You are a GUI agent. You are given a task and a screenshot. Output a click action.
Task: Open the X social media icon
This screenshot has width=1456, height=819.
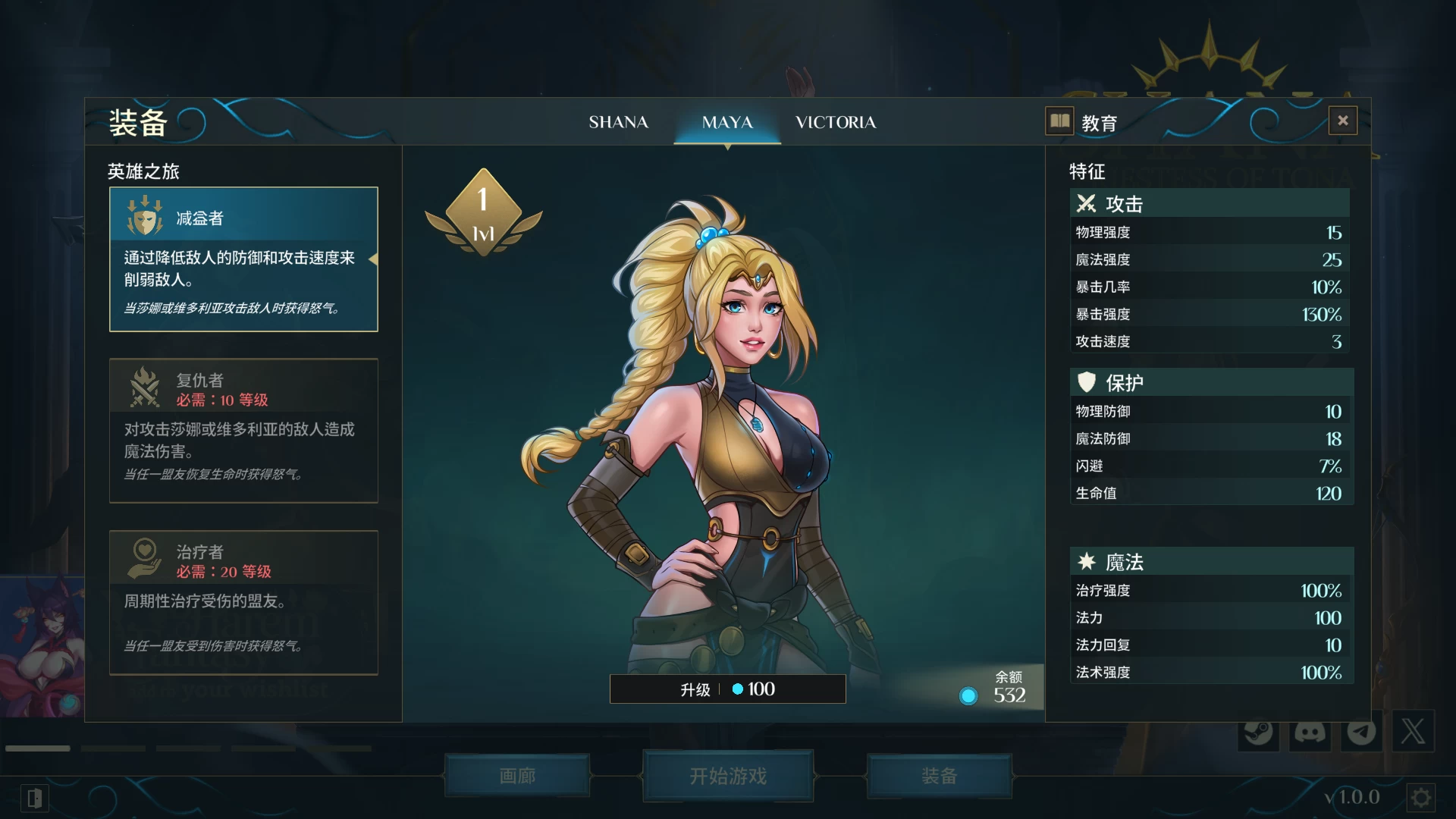tap(1412, 733)
